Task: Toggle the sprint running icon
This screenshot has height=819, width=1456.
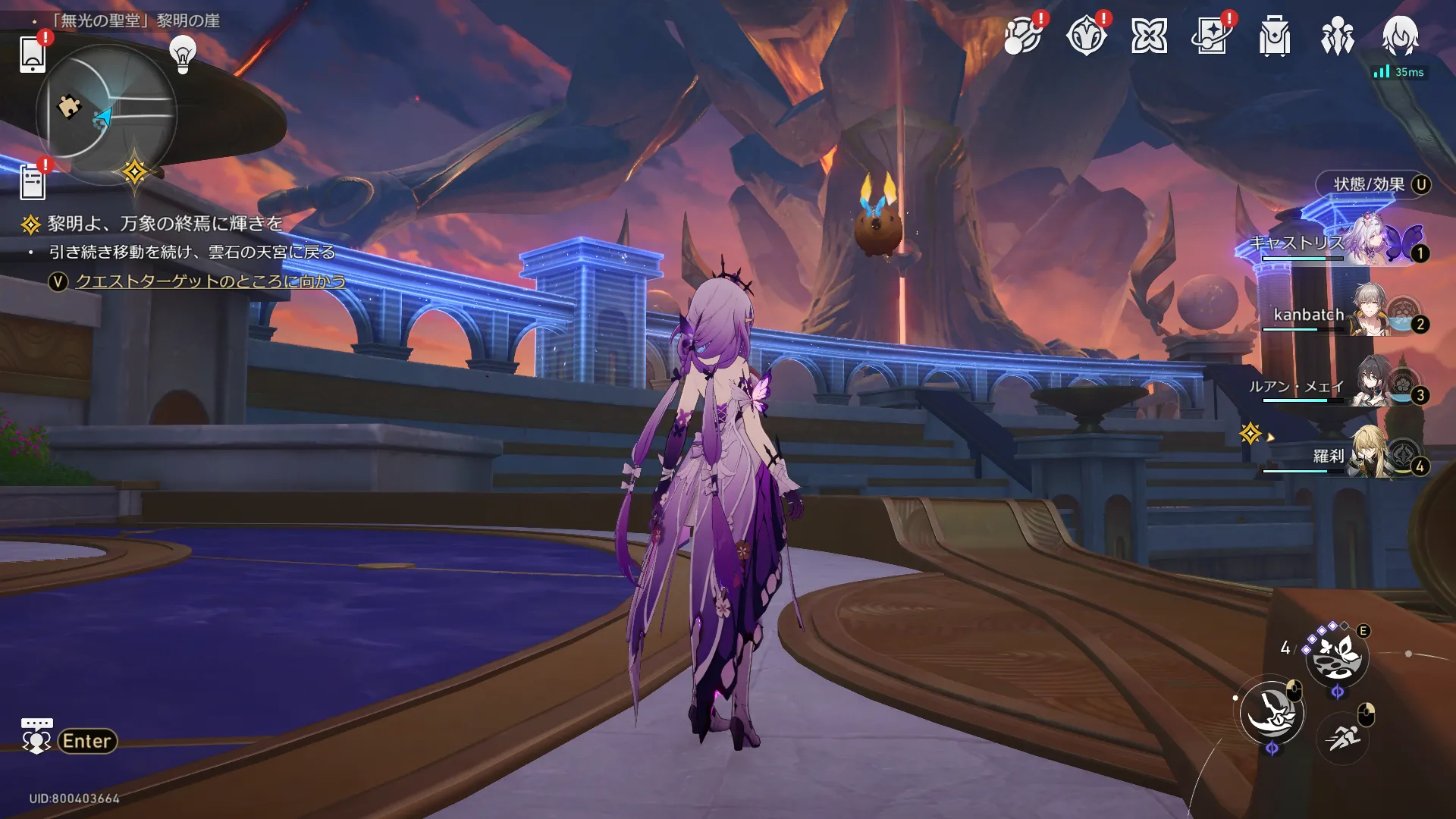Action: point(1343,736)
